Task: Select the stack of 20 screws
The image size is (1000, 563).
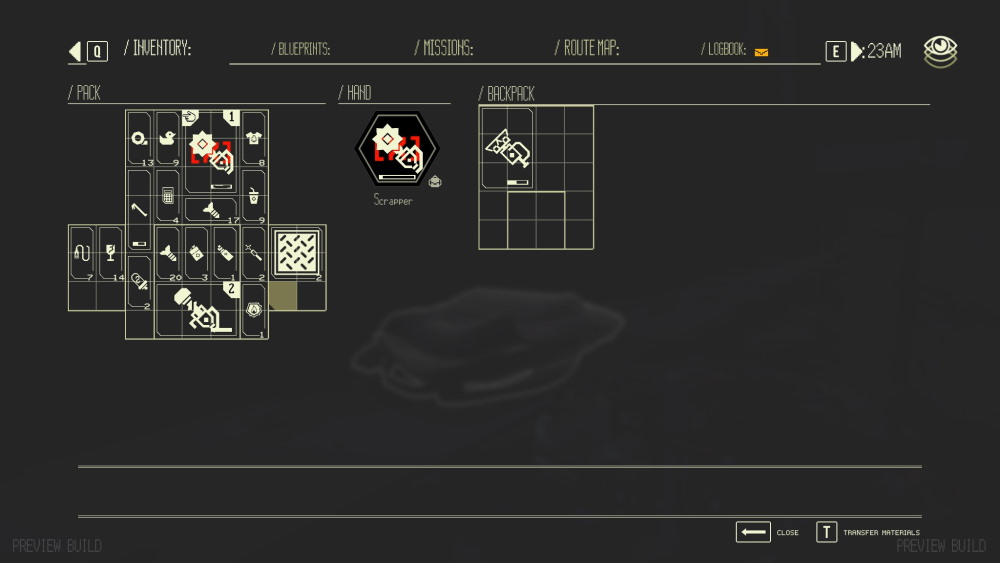Action: click(x=168, y=253)
